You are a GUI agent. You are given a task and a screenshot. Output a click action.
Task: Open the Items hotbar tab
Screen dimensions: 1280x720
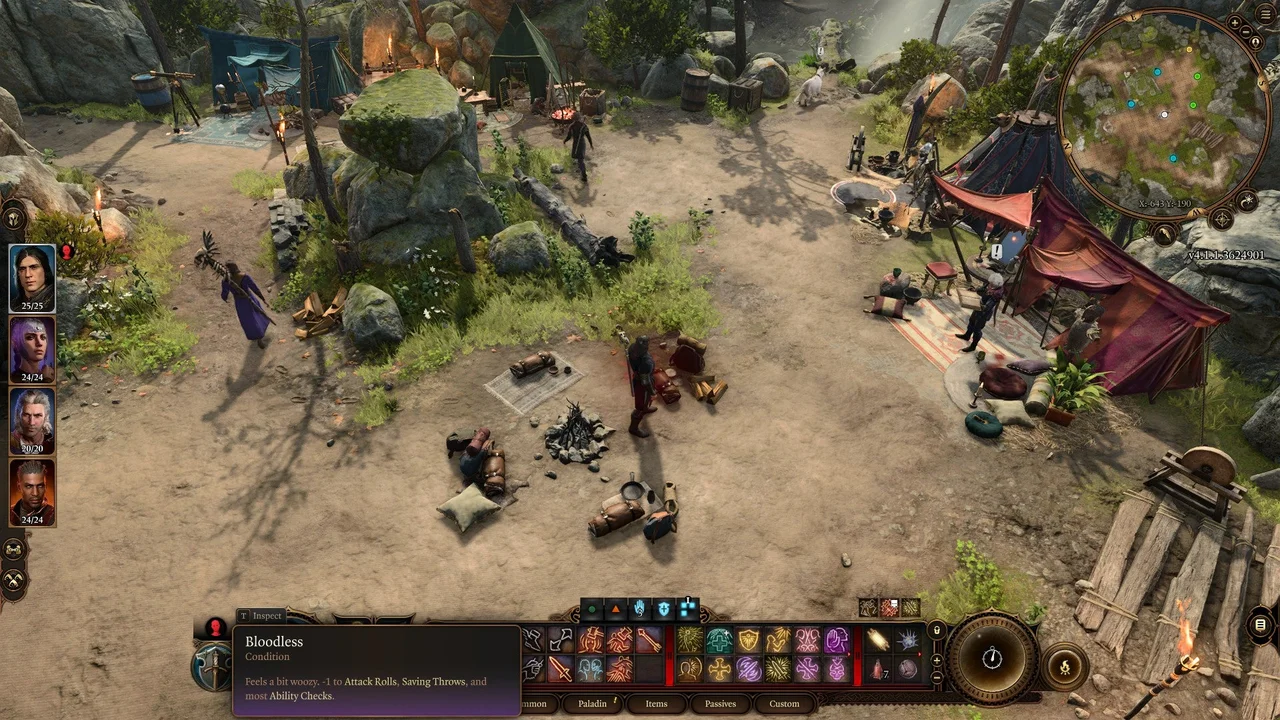[656, 704]
